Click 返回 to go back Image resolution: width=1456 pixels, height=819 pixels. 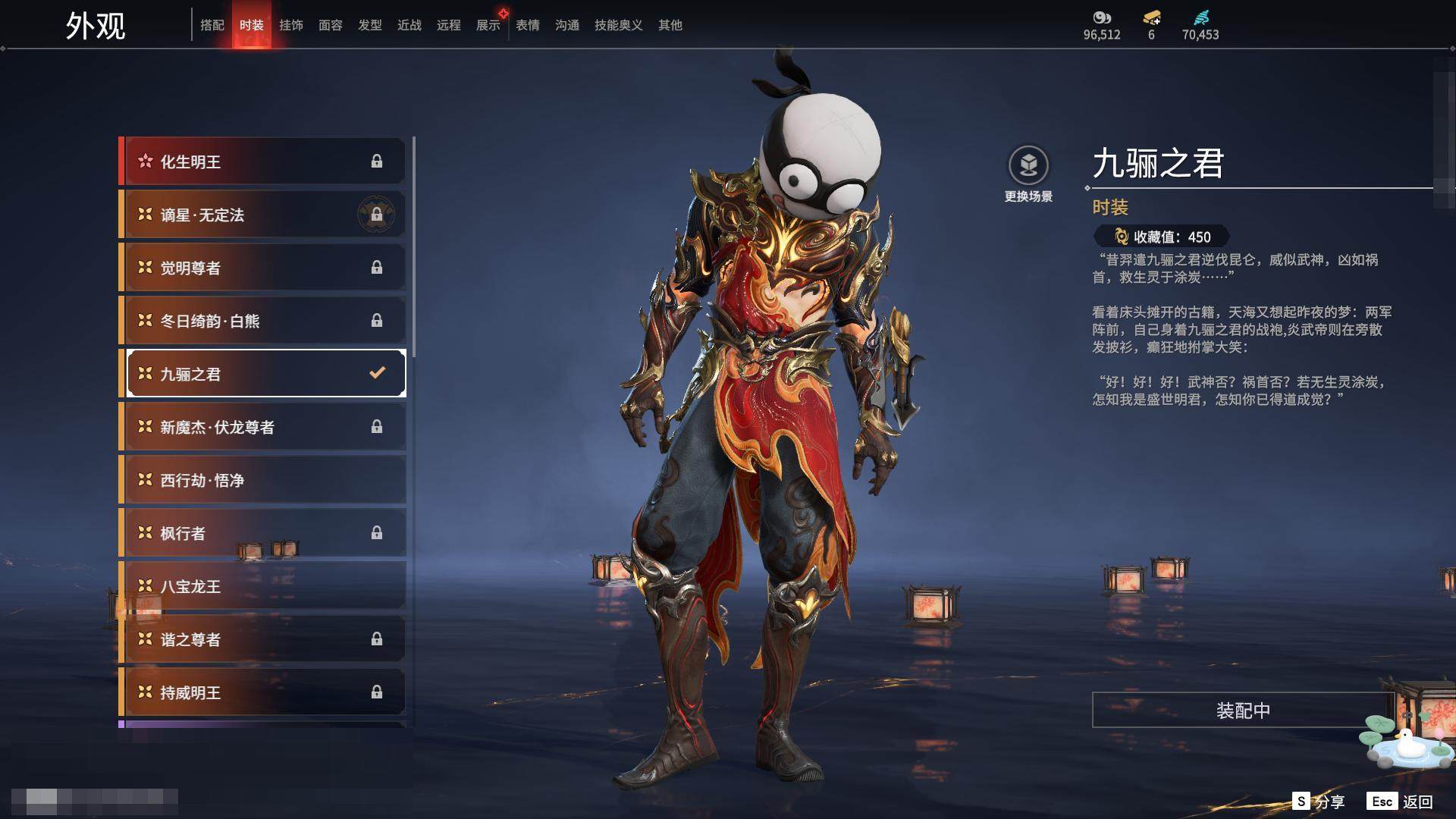click(1401, 802)
